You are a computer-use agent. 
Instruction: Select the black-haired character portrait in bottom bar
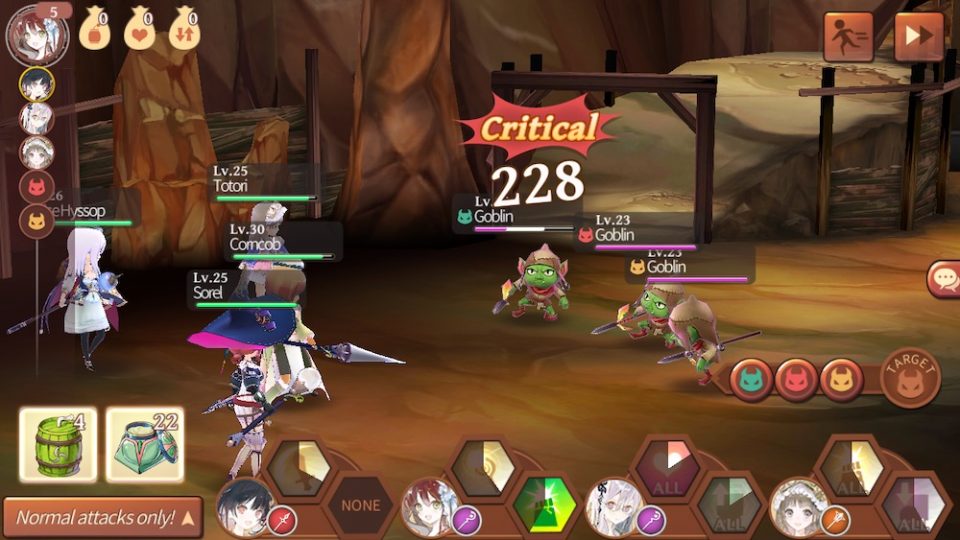click(x=243, y=509)
